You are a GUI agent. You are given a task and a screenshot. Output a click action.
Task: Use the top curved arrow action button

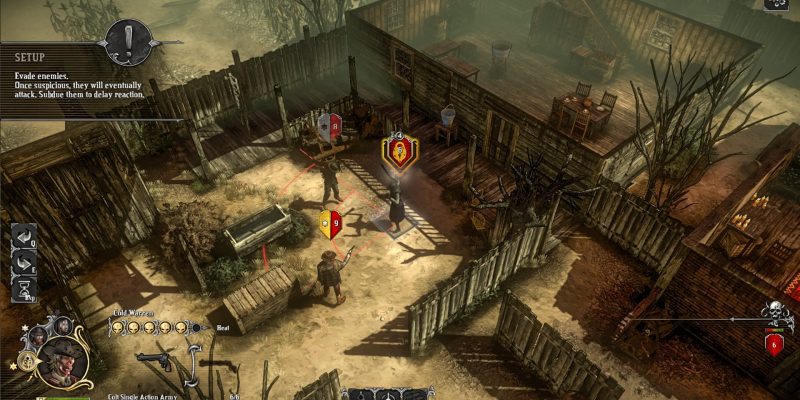25,239
